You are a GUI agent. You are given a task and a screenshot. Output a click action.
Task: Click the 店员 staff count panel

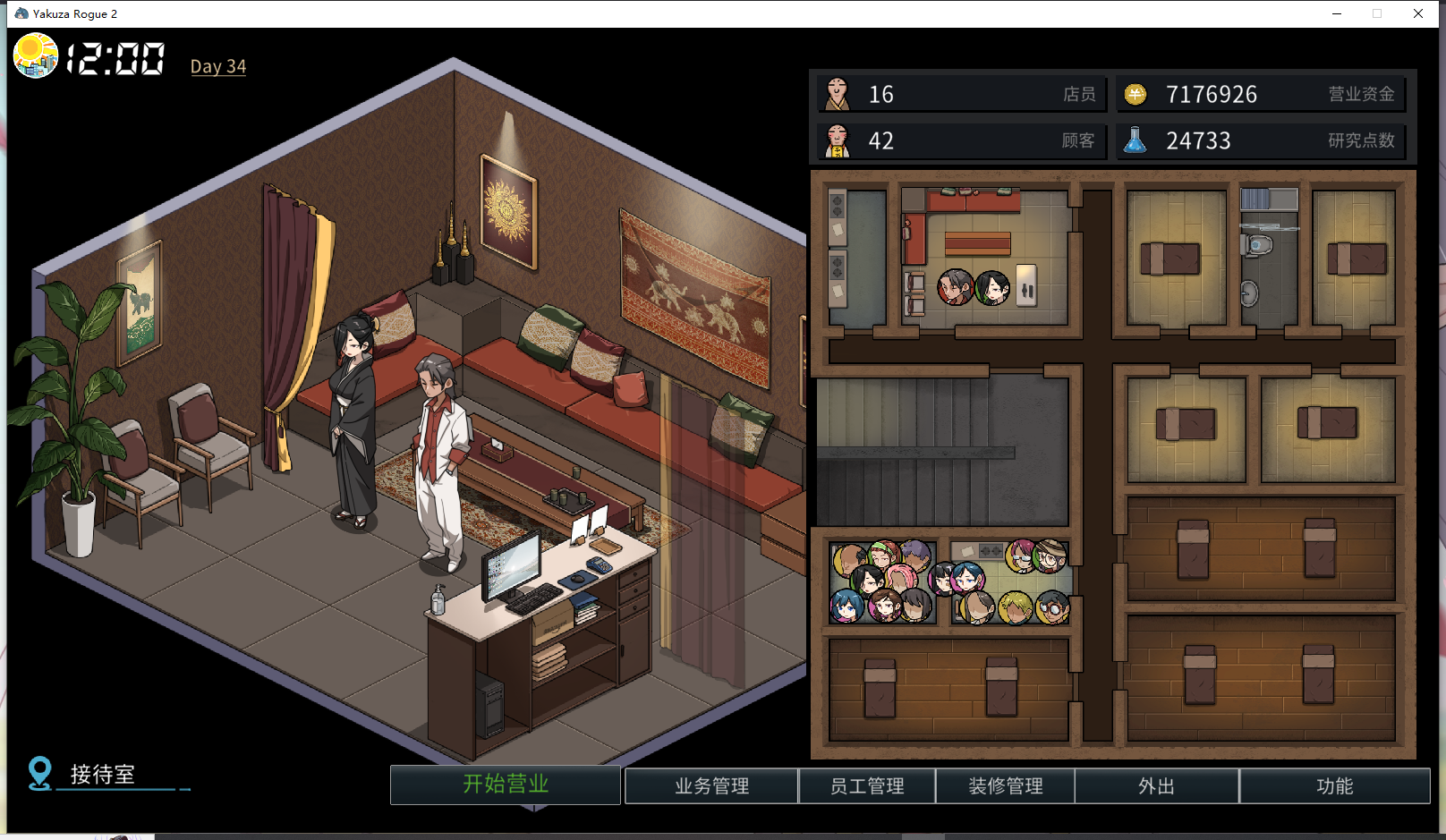pos(962,94)
